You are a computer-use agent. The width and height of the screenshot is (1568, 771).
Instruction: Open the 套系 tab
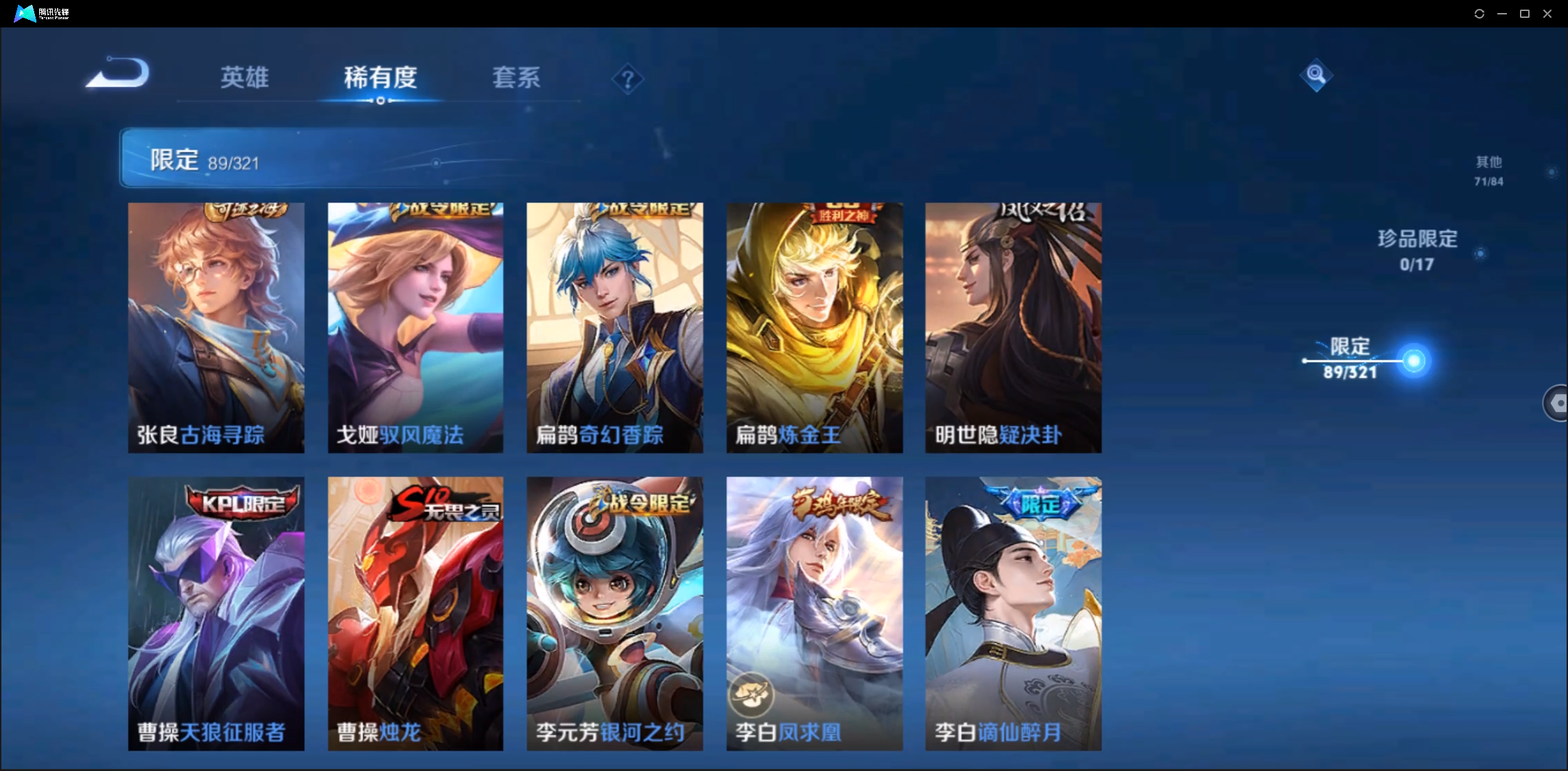click(516, 78)
